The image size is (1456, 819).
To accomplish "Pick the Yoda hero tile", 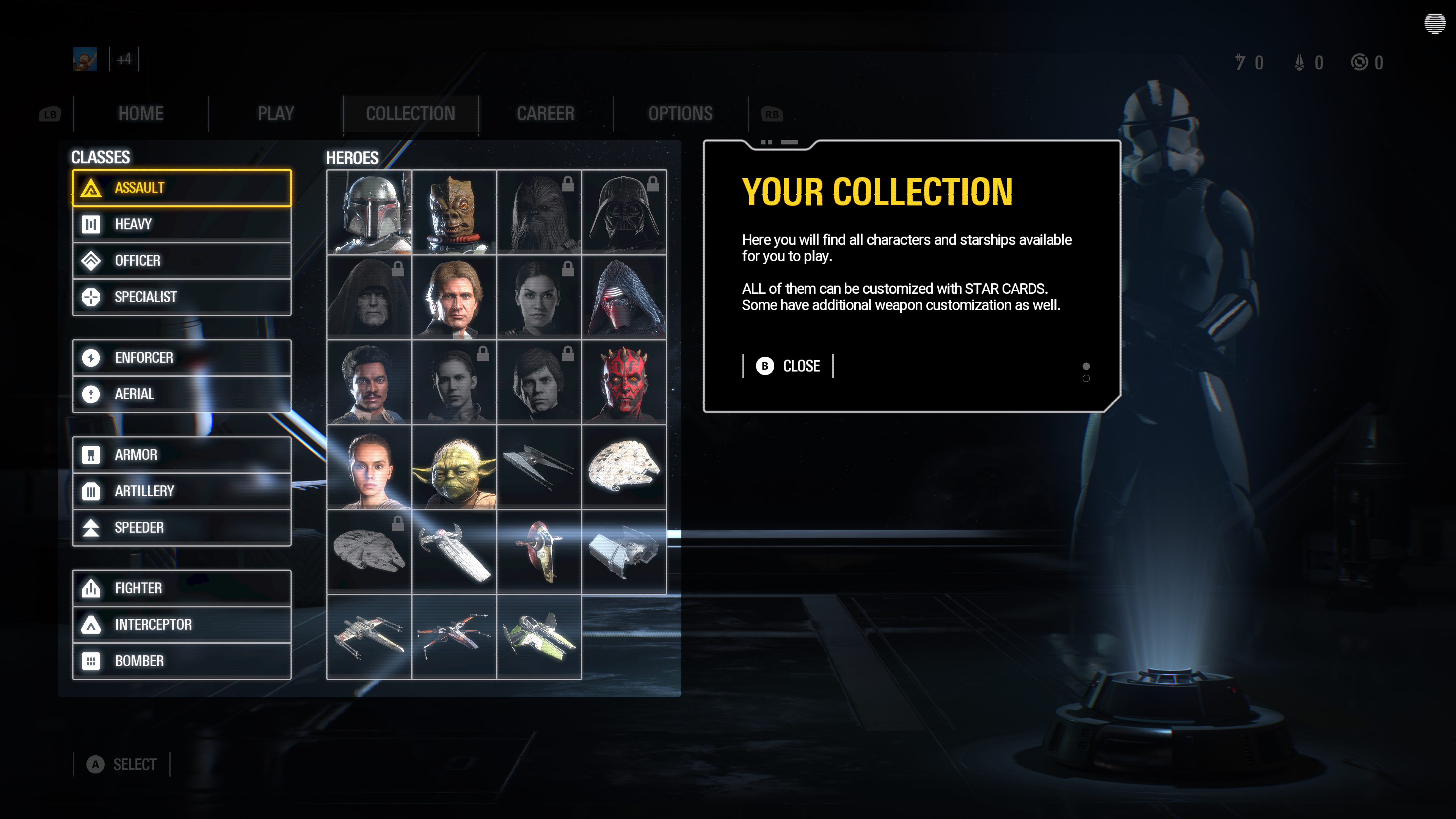I will point(454,468).
